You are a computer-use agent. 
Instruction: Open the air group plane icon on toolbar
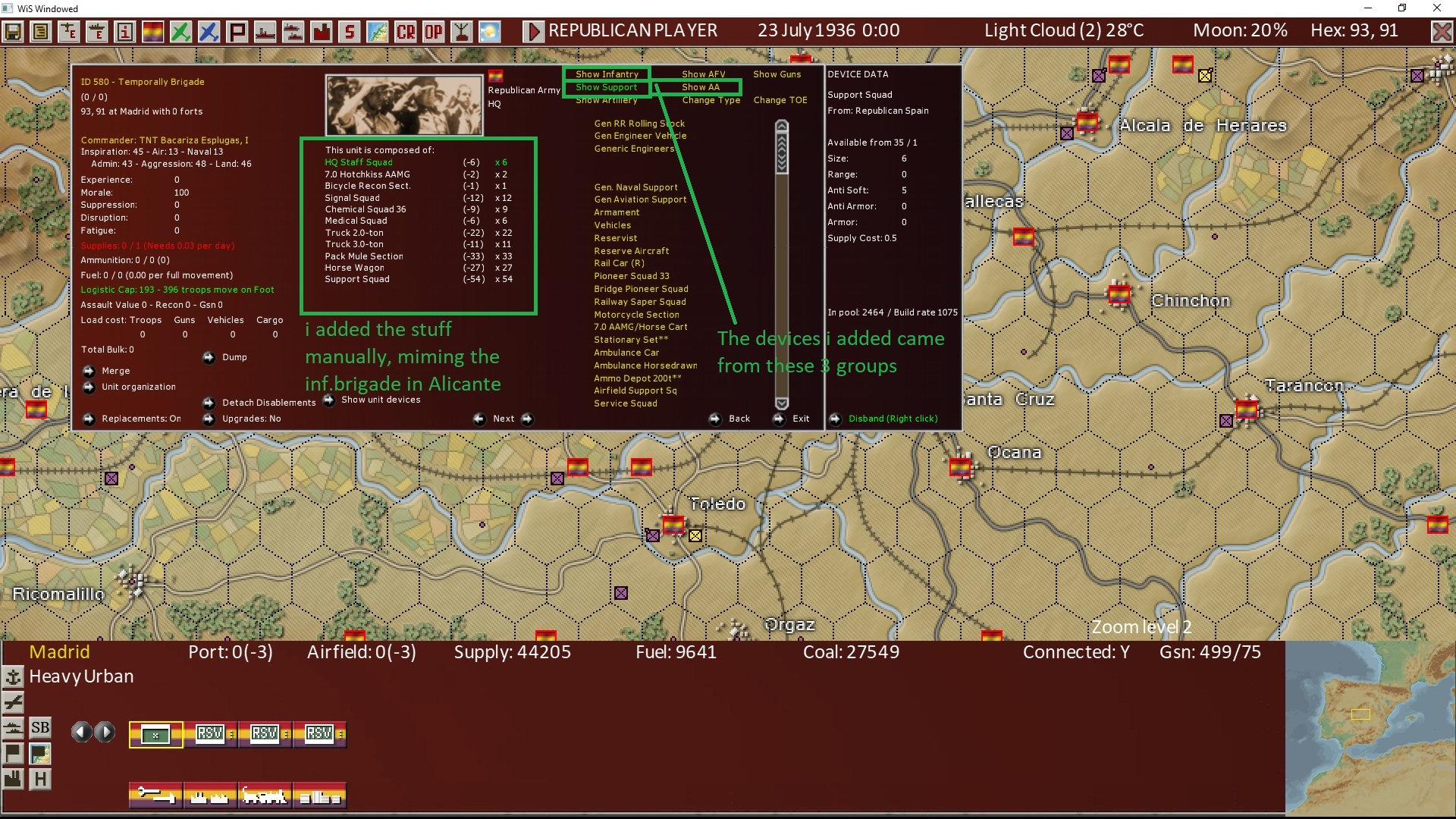click(68, 31)
